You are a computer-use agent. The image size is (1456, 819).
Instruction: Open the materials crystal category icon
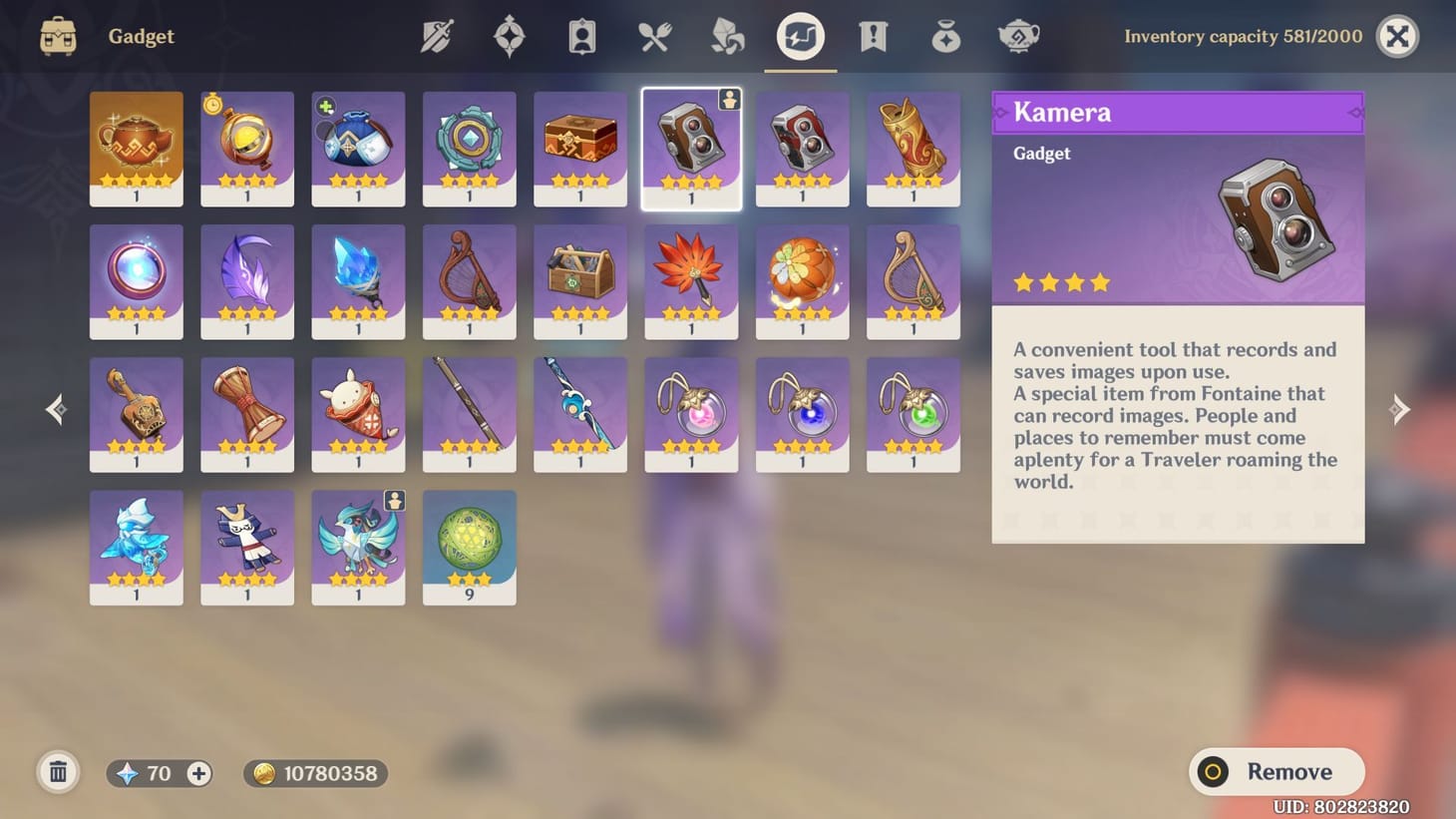point(727,36)
